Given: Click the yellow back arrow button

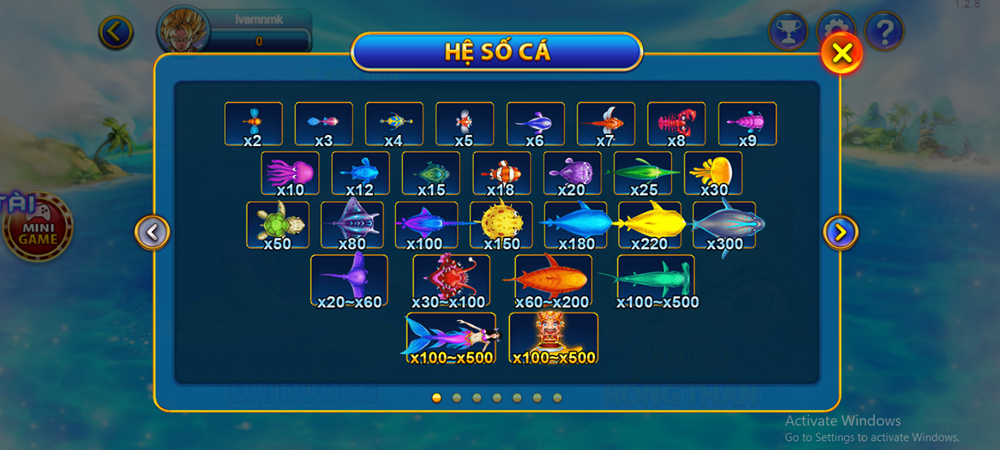Looking at the screenshot, I should click(x=116, y=33).
